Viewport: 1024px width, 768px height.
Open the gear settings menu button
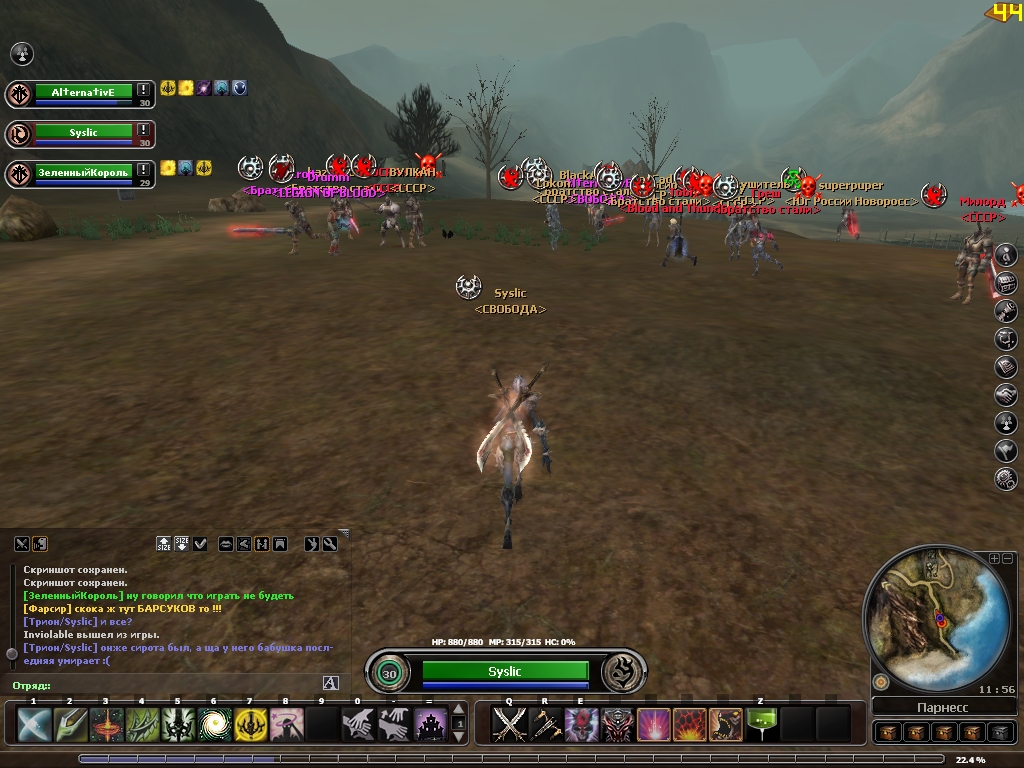[x=1006, y=479]
